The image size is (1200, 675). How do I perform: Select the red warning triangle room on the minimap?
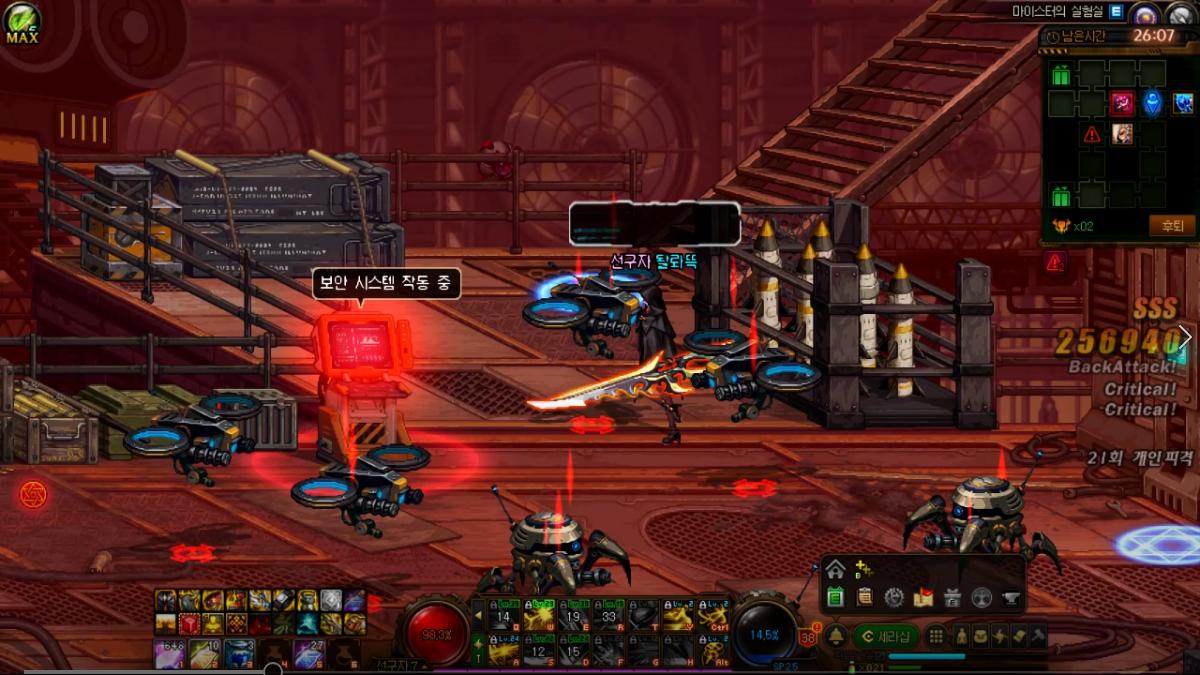coord(1092,134)
